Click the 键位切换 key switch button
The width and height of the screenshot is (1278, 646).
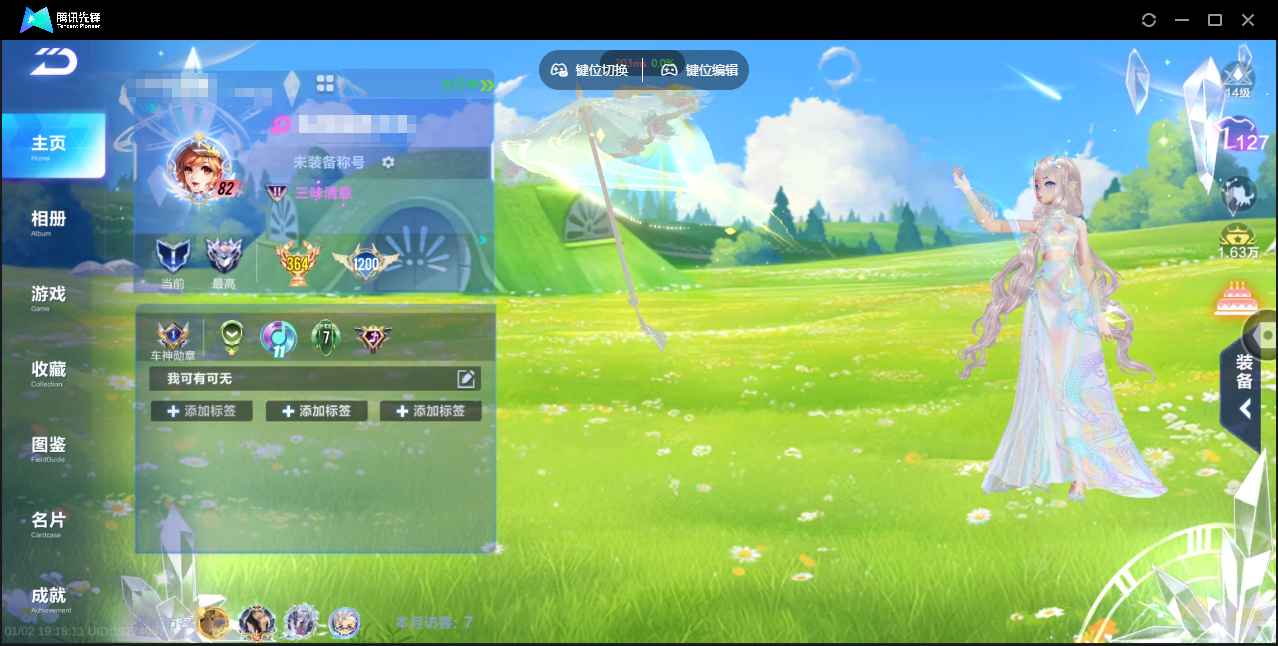tap(590, 70)
